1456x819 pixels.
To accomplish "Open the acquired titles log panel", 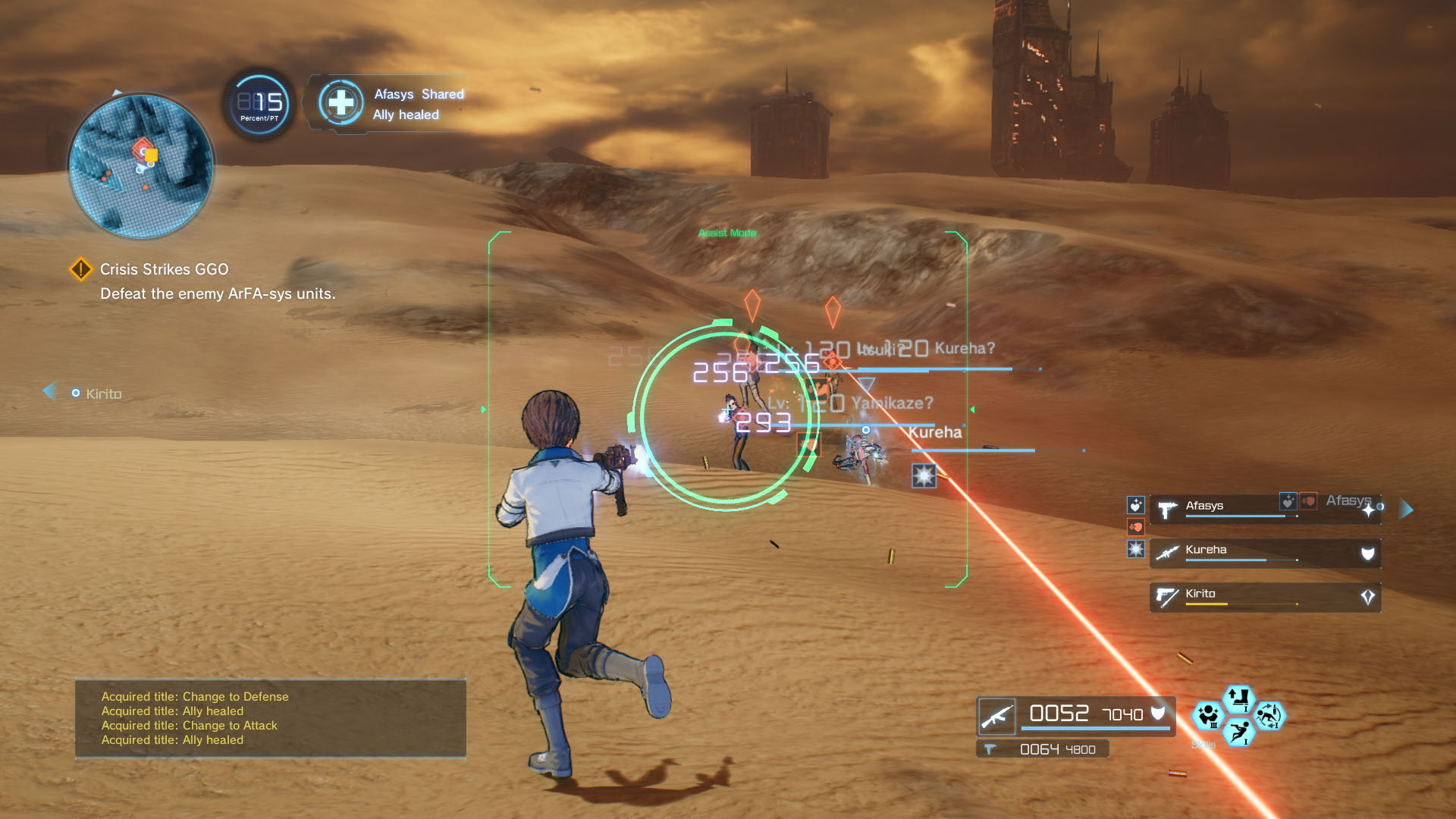I will 270,718.
